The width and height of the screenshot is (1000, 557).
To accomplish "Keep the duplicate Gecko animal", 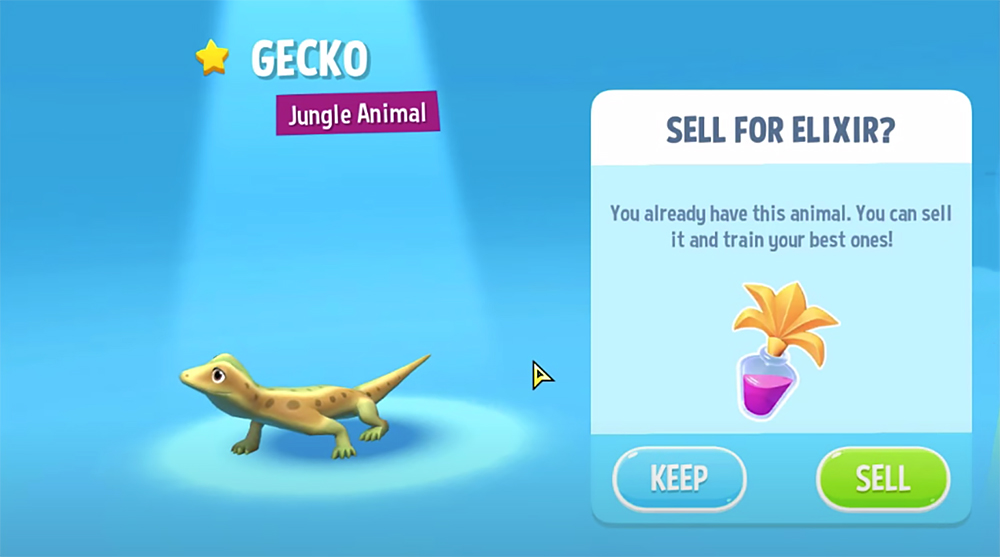I will 679,478.
